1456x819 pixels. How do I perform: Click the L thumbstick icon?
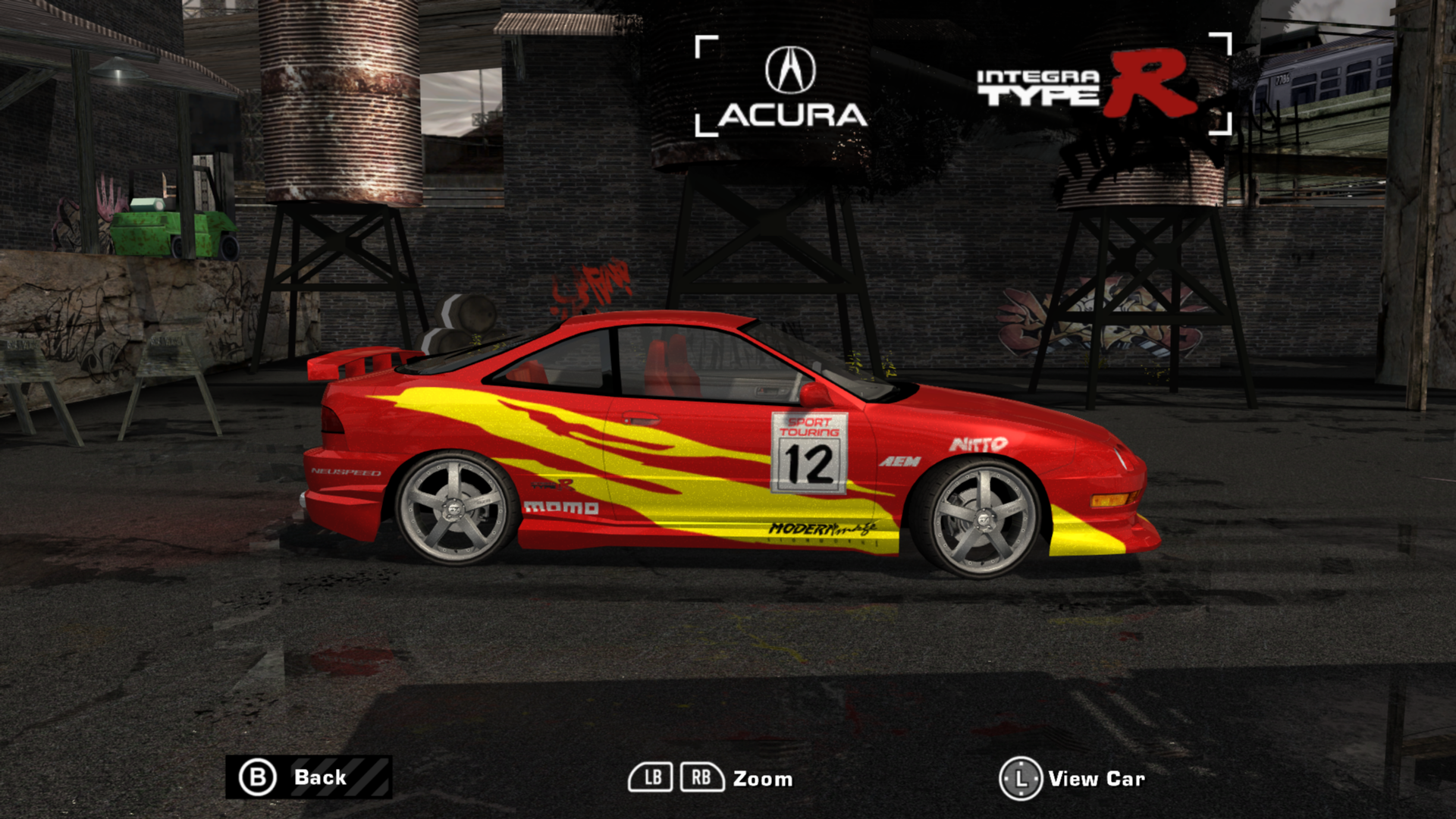1020,777
